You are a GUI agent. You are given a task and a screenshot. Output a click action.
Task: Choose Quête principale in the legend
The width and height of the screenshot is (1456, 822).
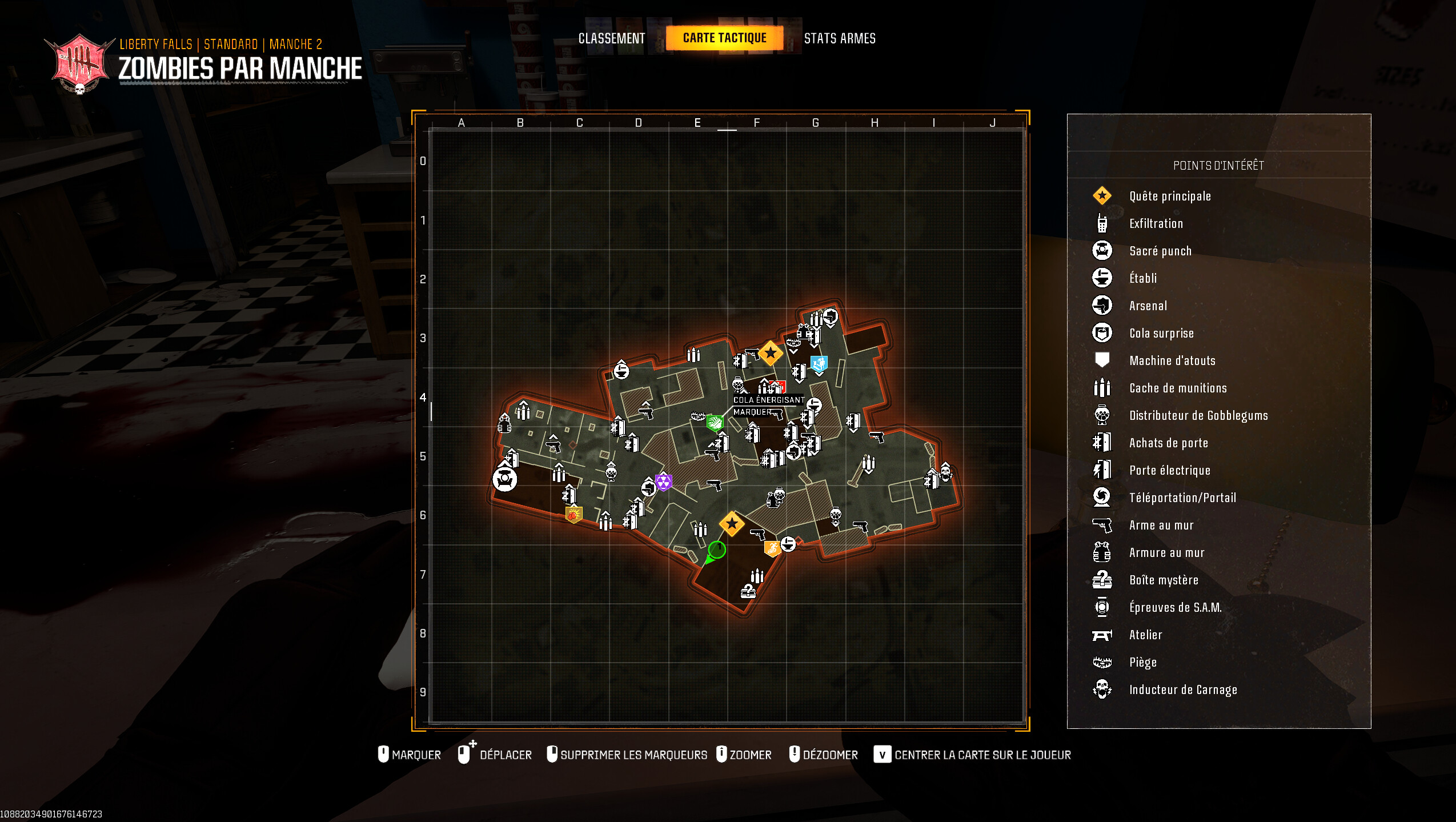[x=1169, y=196]
